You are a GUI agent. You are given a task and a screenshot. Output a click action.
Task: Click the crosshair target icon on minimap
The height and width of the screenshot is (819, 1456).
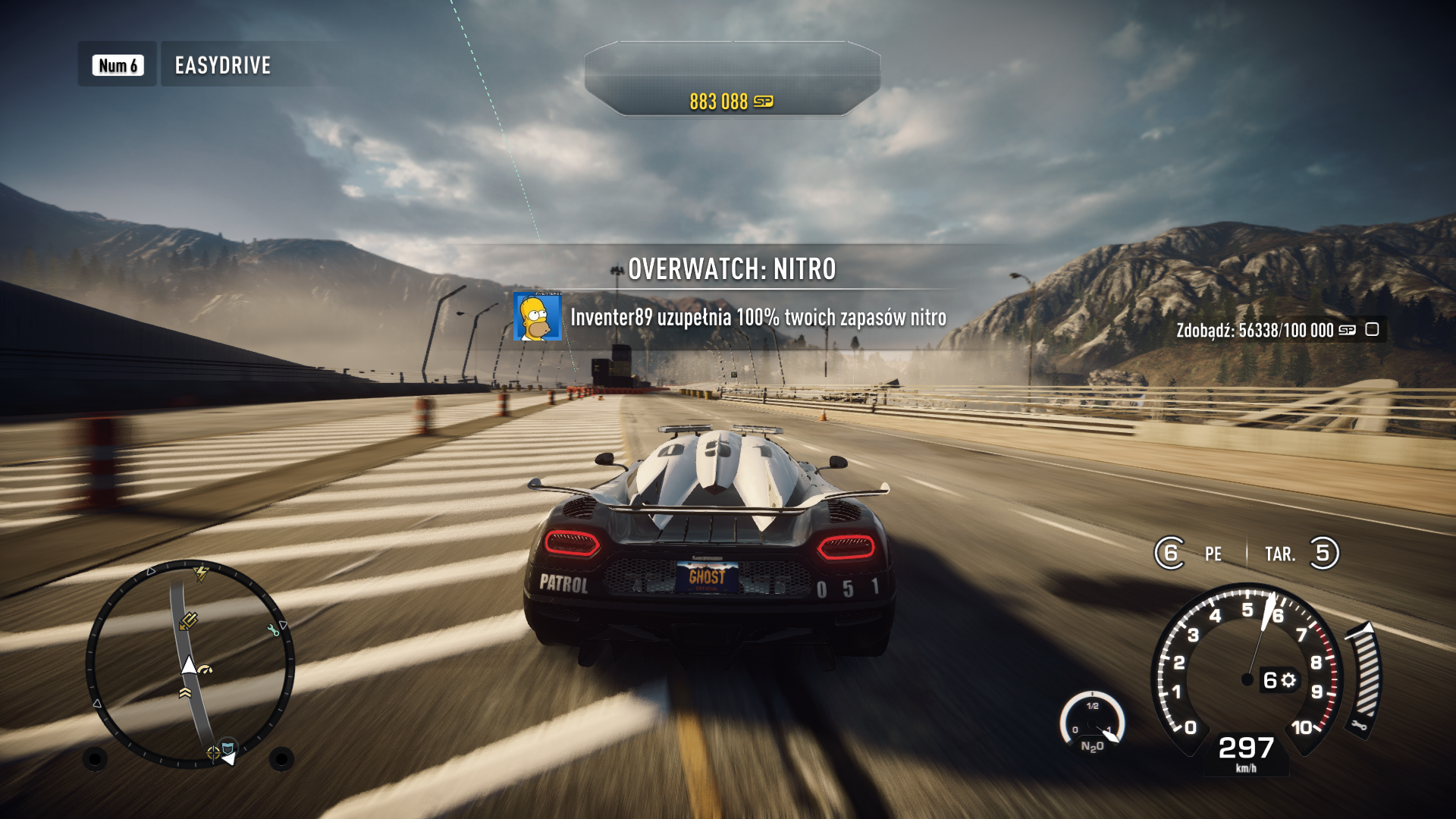[x=213, y=752]
